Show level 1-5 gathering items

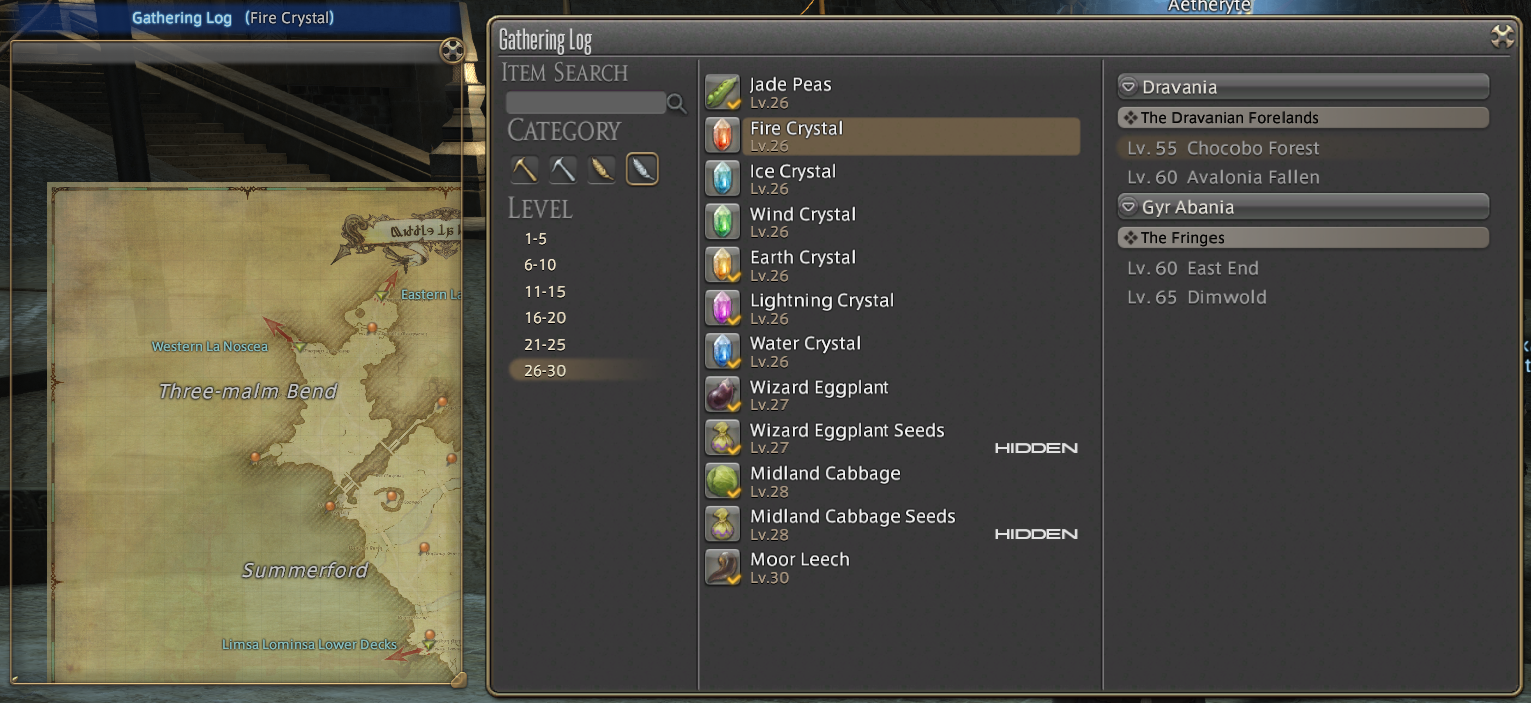(535, 239)
